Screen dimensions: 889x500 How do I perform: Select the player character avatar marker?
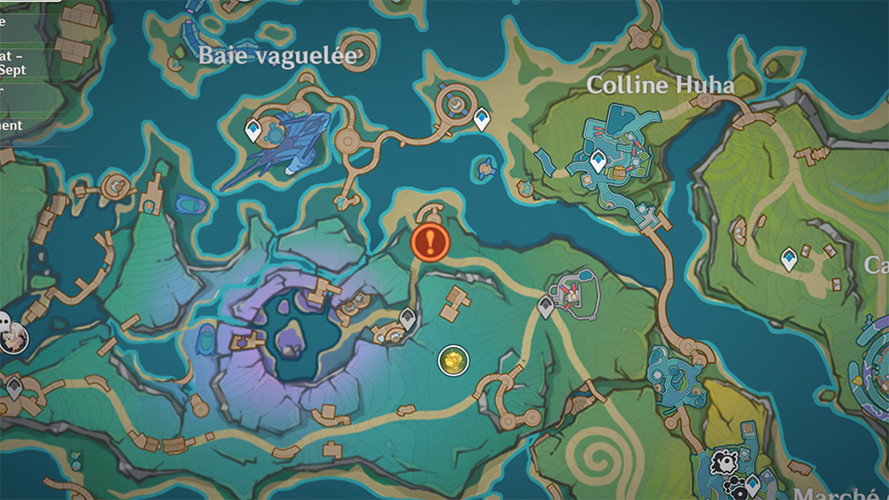[12, 336]
